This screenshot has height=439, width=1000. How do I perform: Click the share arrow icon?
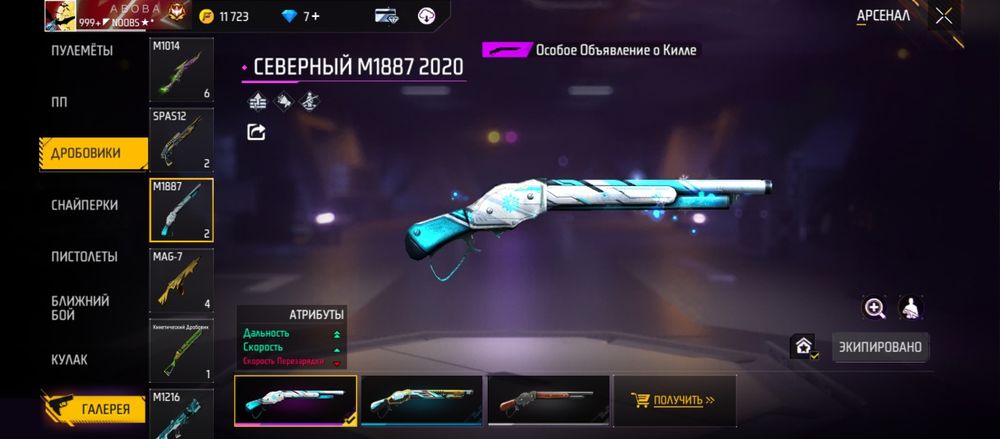[x=256, y=132]
